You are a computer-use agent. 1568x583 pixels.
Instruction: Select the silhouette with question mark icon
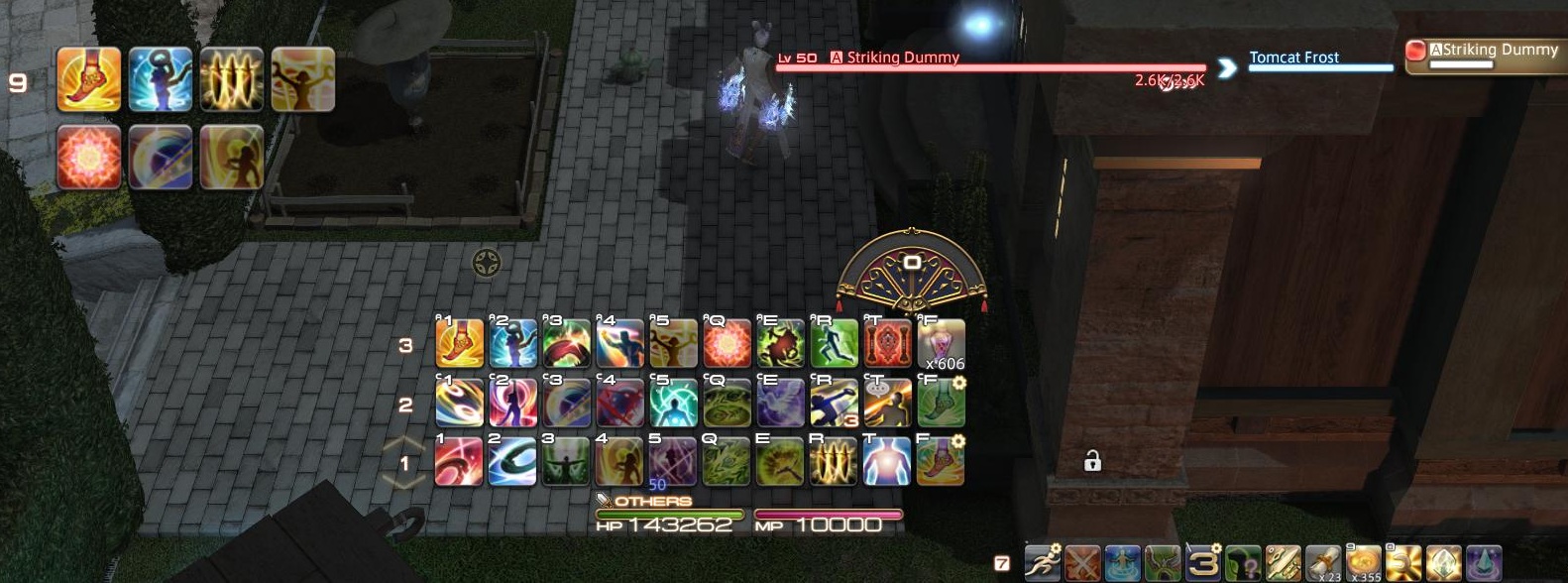pyautogui.click(x=1243, y=563)
